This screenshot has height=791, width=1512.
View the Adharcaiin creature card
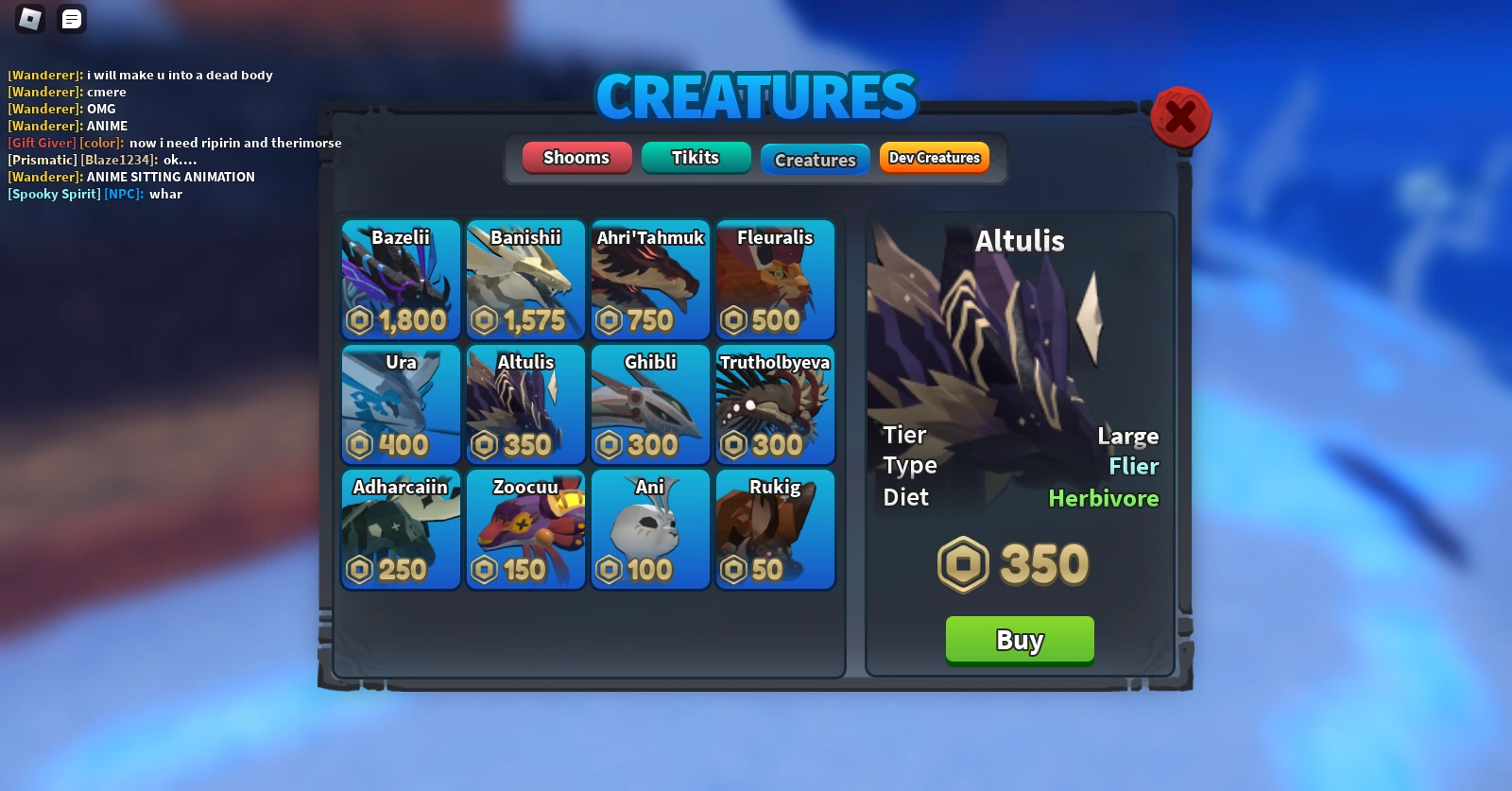click(x=400, y=529)
